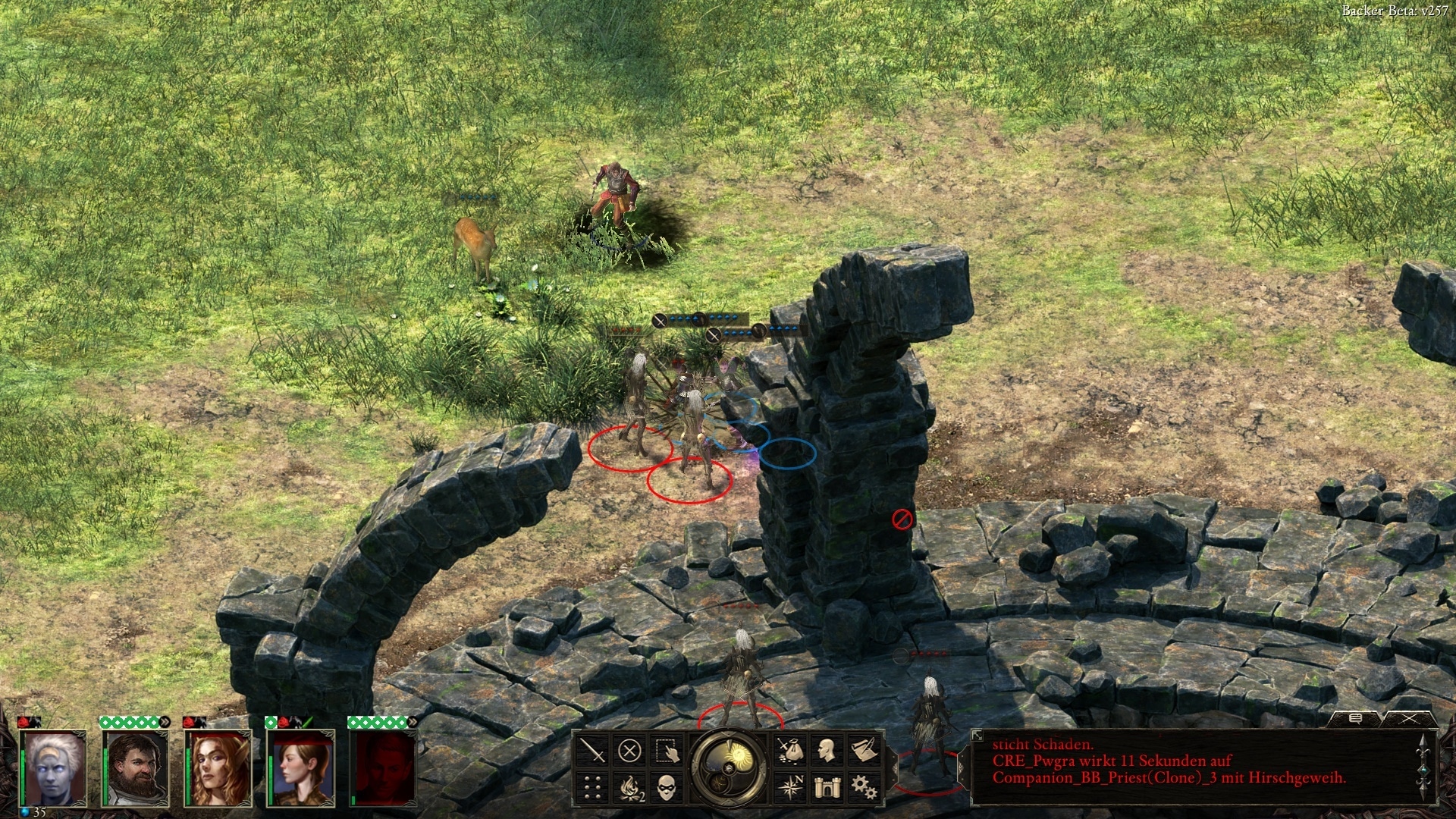Click the campfire rest button
1456x819 pixels.
point(631,788)
